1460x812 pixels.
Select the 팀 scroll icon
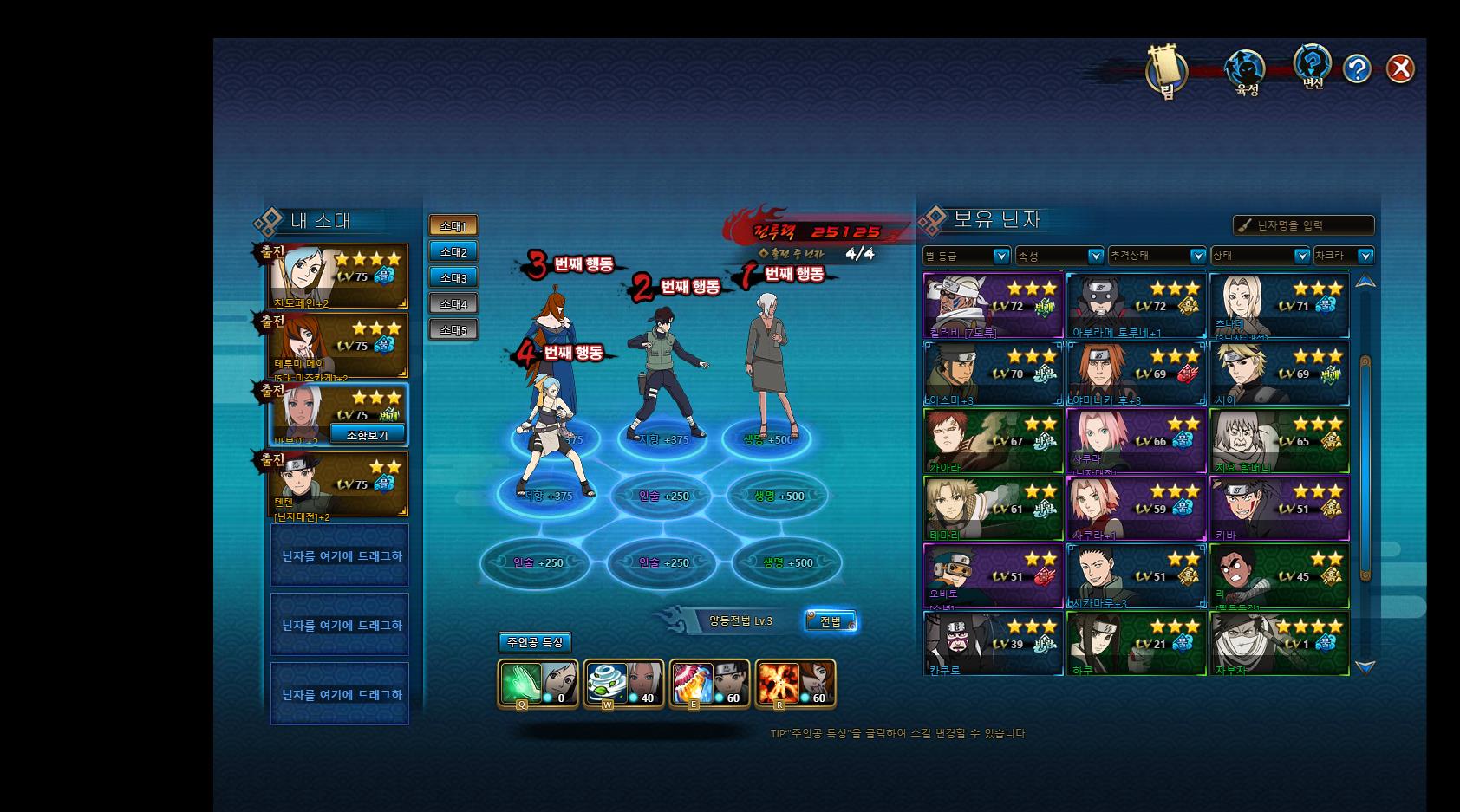1166,69
